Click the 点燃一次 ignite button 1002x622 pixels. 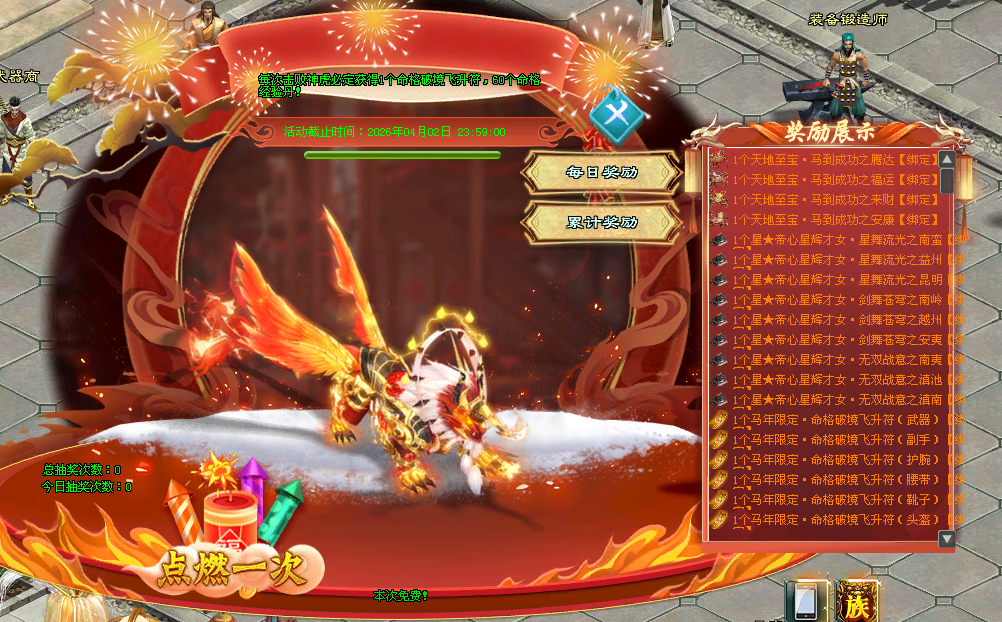click(229, 569)
